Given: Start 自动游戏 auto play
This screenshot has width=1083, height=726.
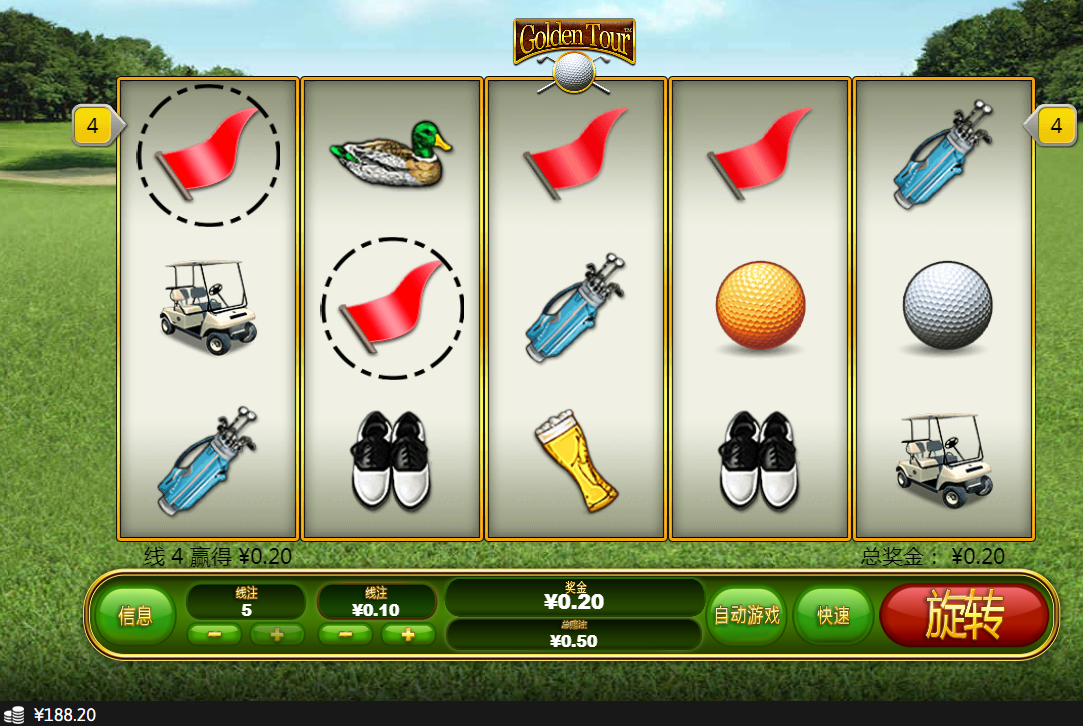Looking at the screenshot, I should [746, 615].
